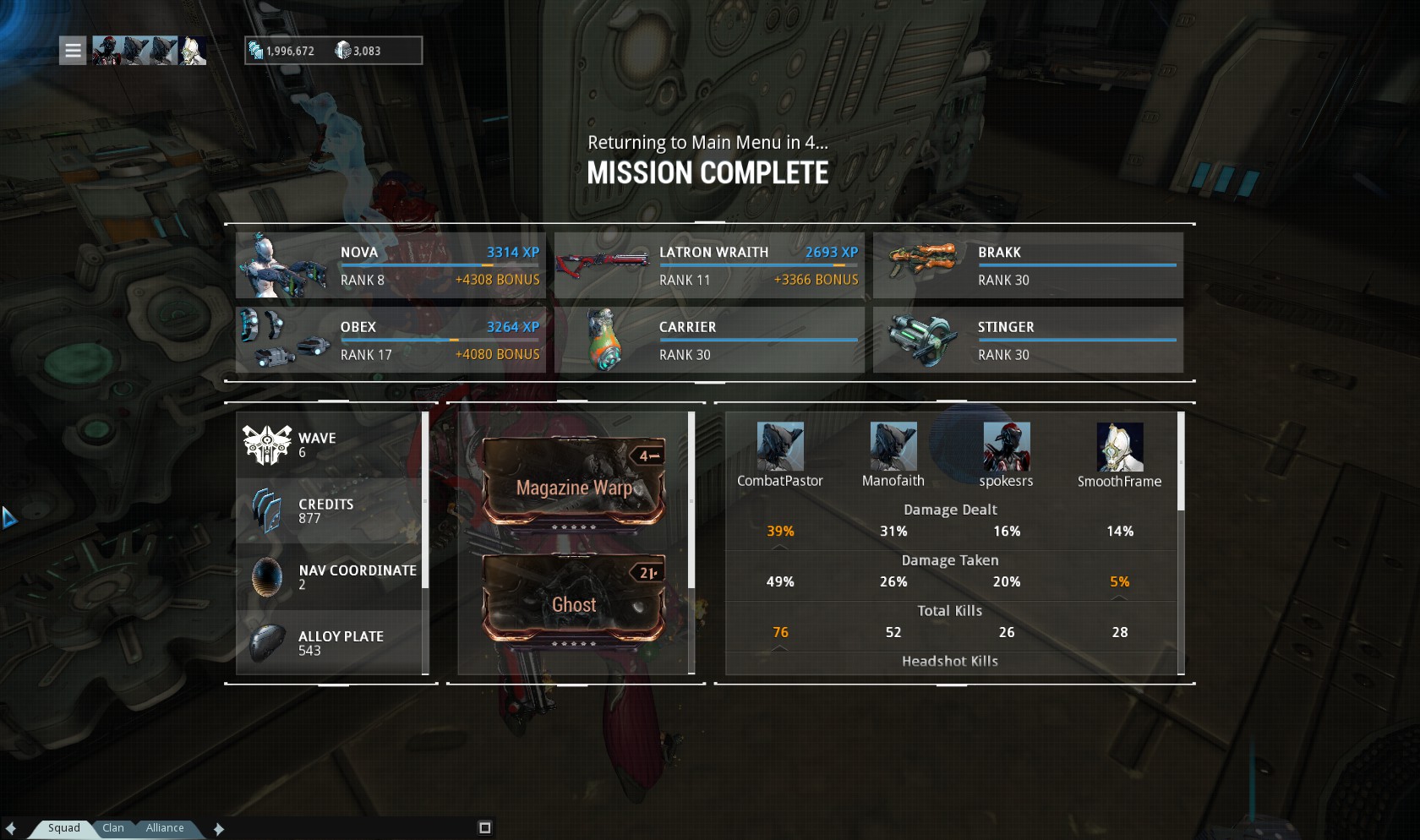
Task: Click the Latron Wraith weapon panel
Action: (x=709, y=265)
